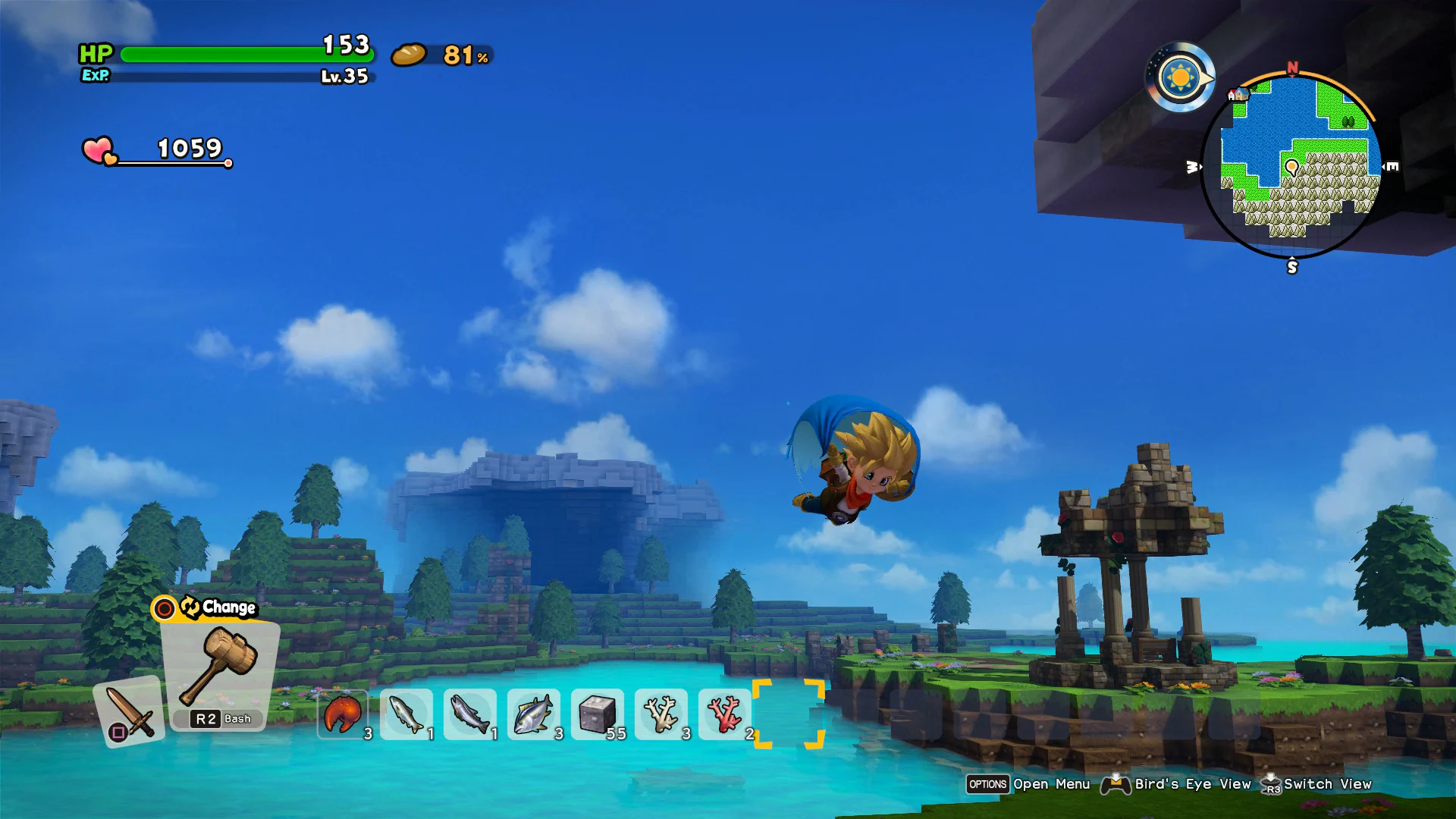Click the day-night clock dial
1456x819 pixels.
tap(1180, 78)
